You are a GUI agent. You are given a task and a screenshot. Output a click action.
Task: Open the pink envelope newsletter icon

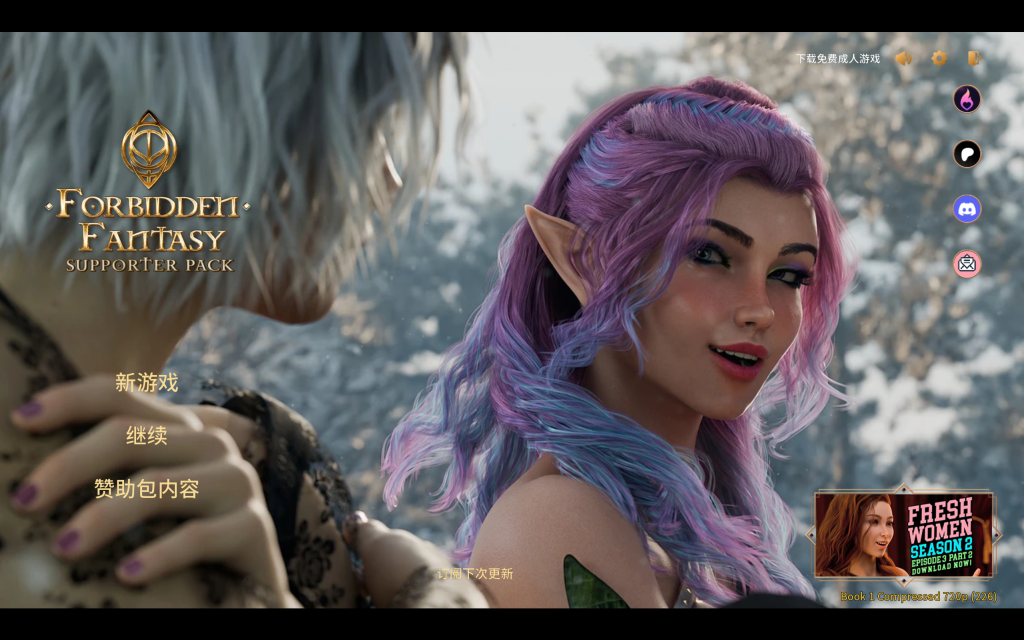967,264
